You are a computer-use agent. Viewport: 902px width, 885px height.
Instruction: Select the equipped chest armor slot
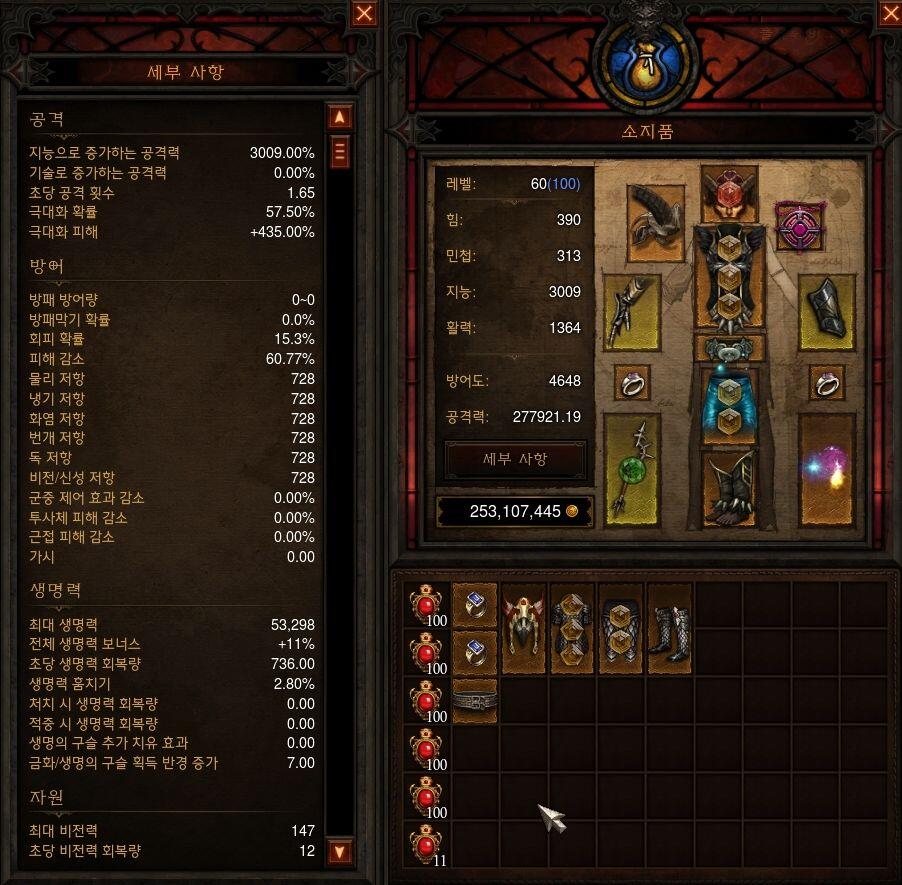(x=729, y=277)
